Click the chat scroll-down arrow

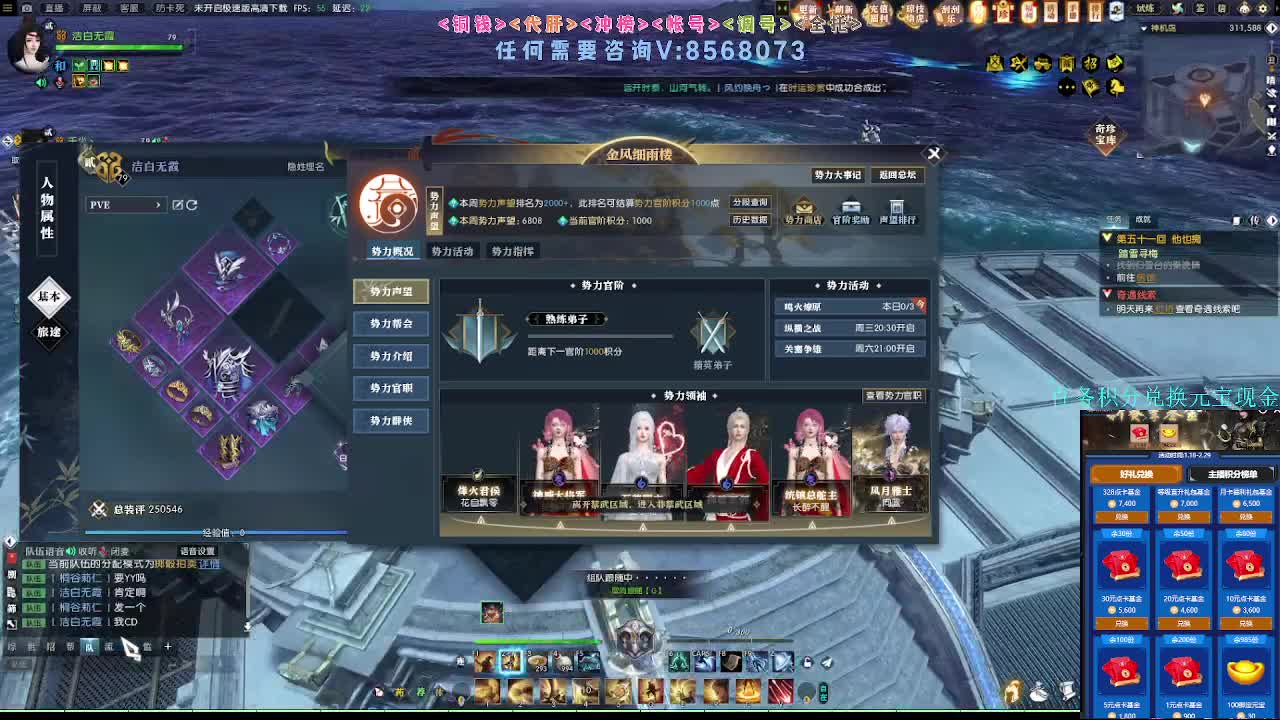coord(247,627)
